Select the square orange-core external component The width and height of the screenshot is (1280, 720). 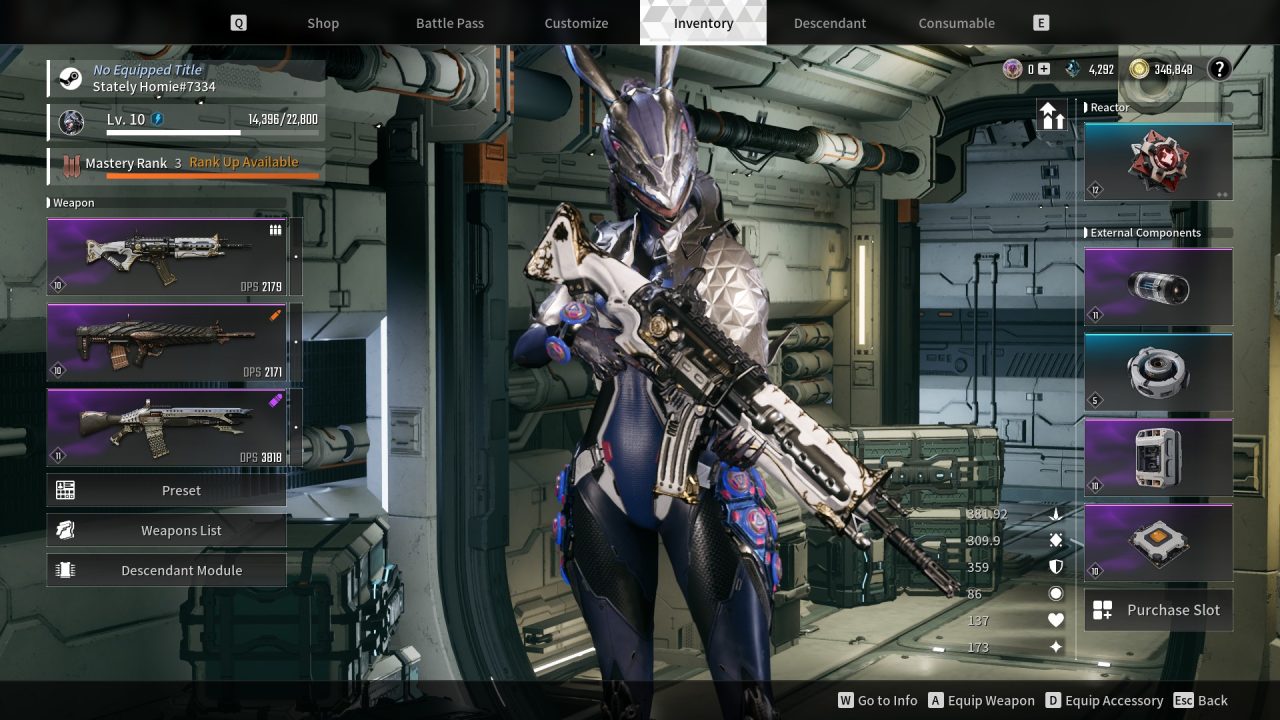tap(1158, 543)
